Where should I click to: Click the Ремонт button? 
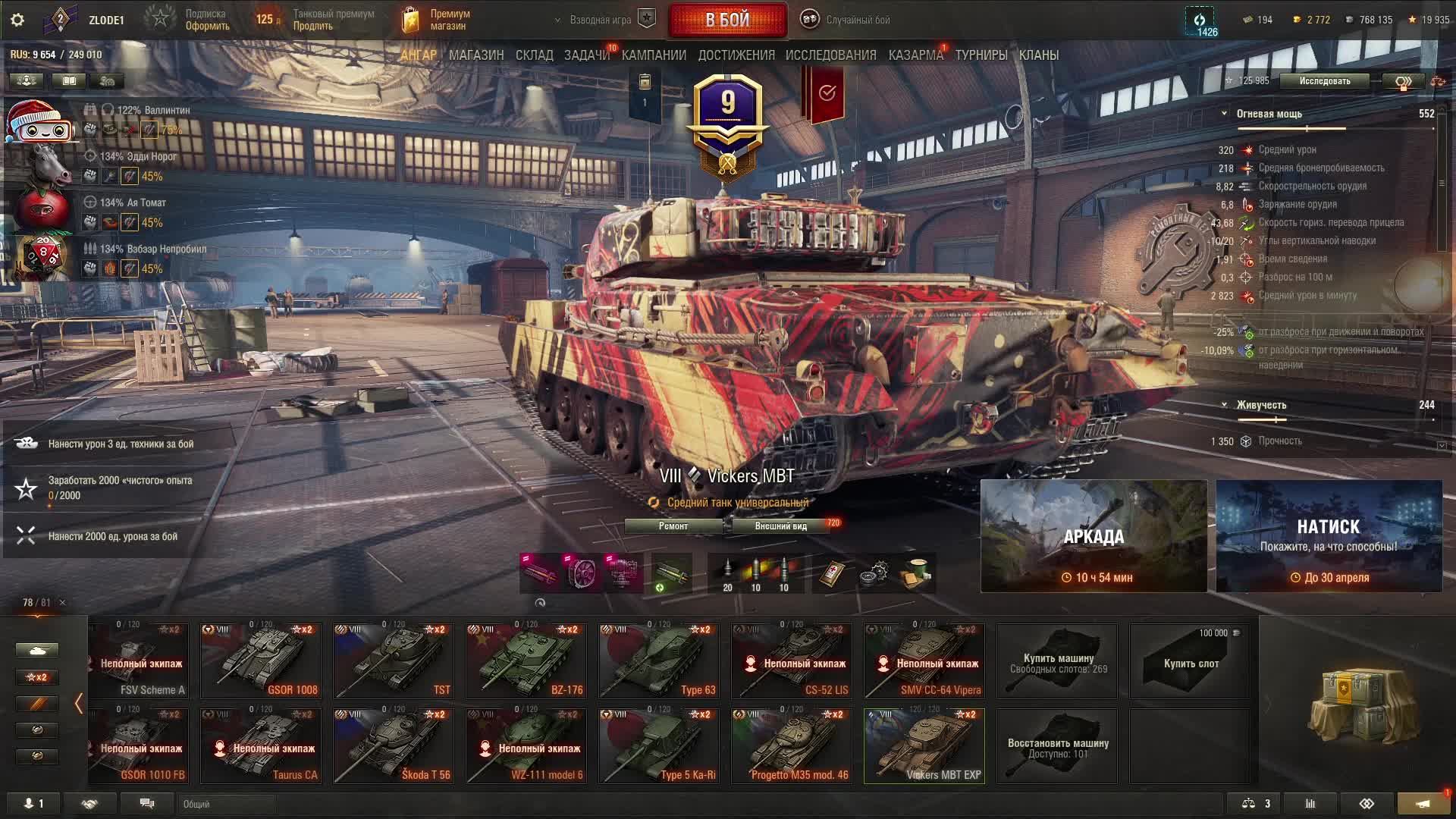pos(673,526)
